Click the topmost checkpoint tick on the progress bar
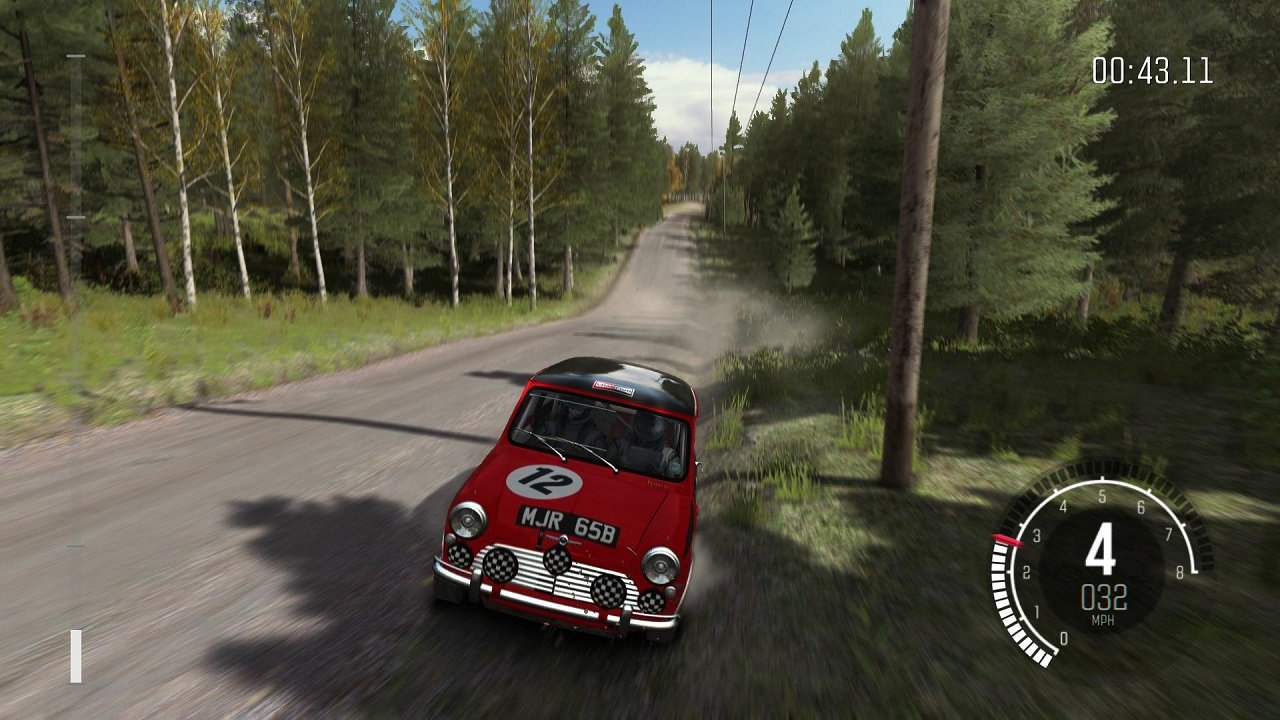The height and width of the screenshot is (720, 1280). [x=78, y=56]
